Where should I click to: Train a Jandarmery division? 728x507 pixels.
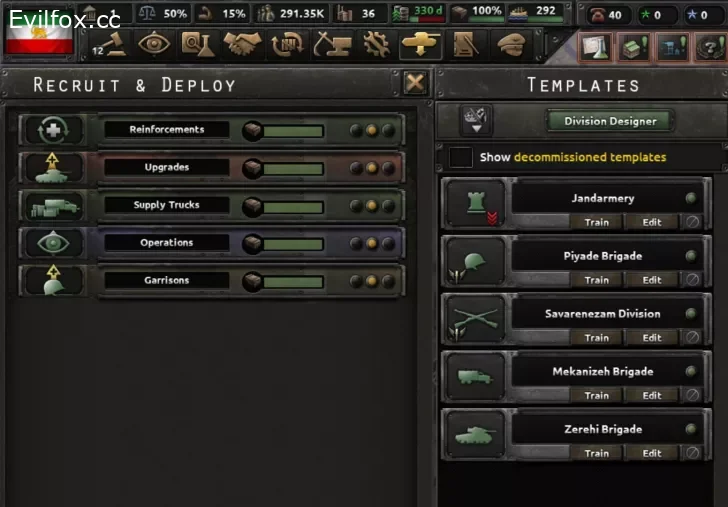[x=596, y=222]
